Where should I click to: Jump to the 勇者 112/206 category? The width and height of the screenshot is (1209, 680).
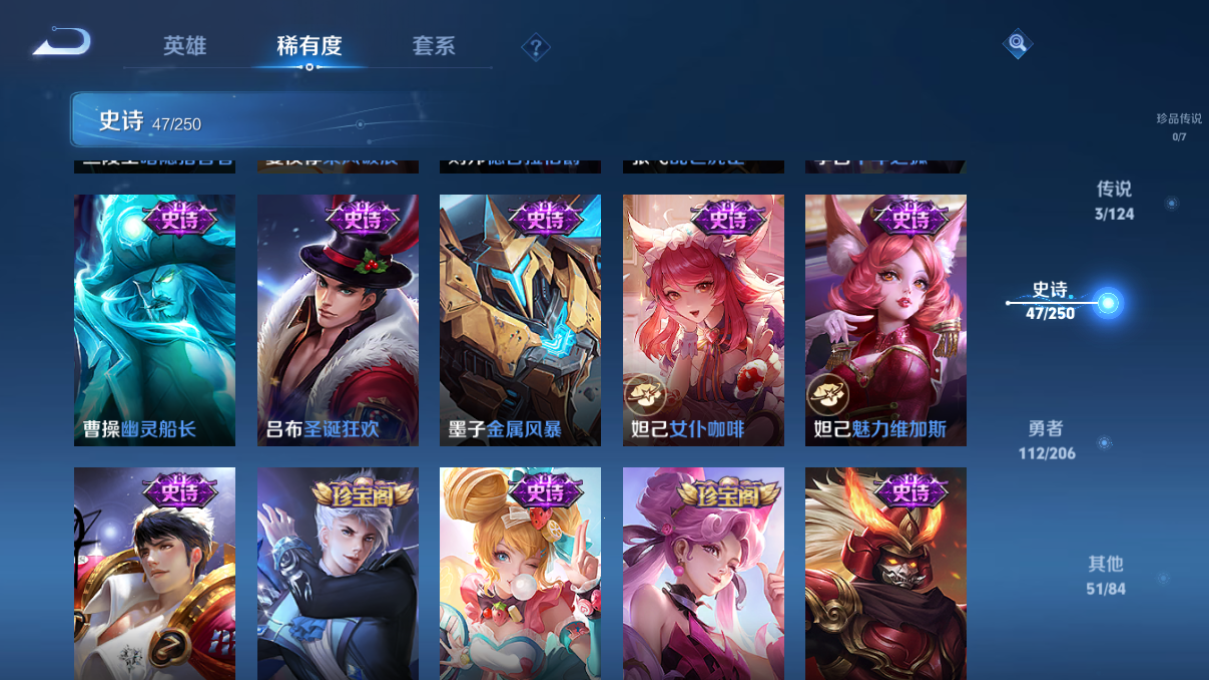(x=1046, y=440)
